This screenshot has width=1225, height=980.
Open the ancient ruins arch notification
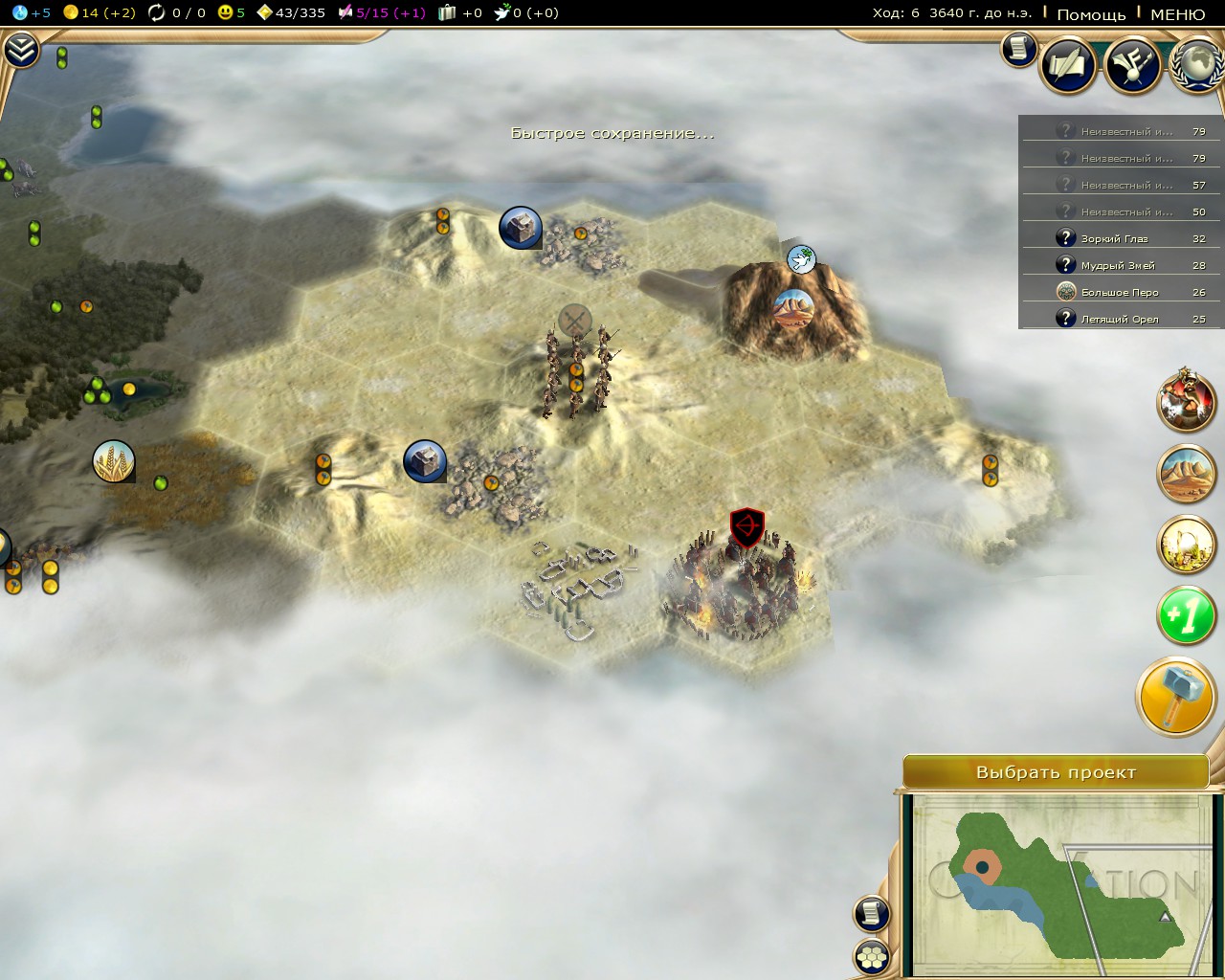(x=1187, y=545)
